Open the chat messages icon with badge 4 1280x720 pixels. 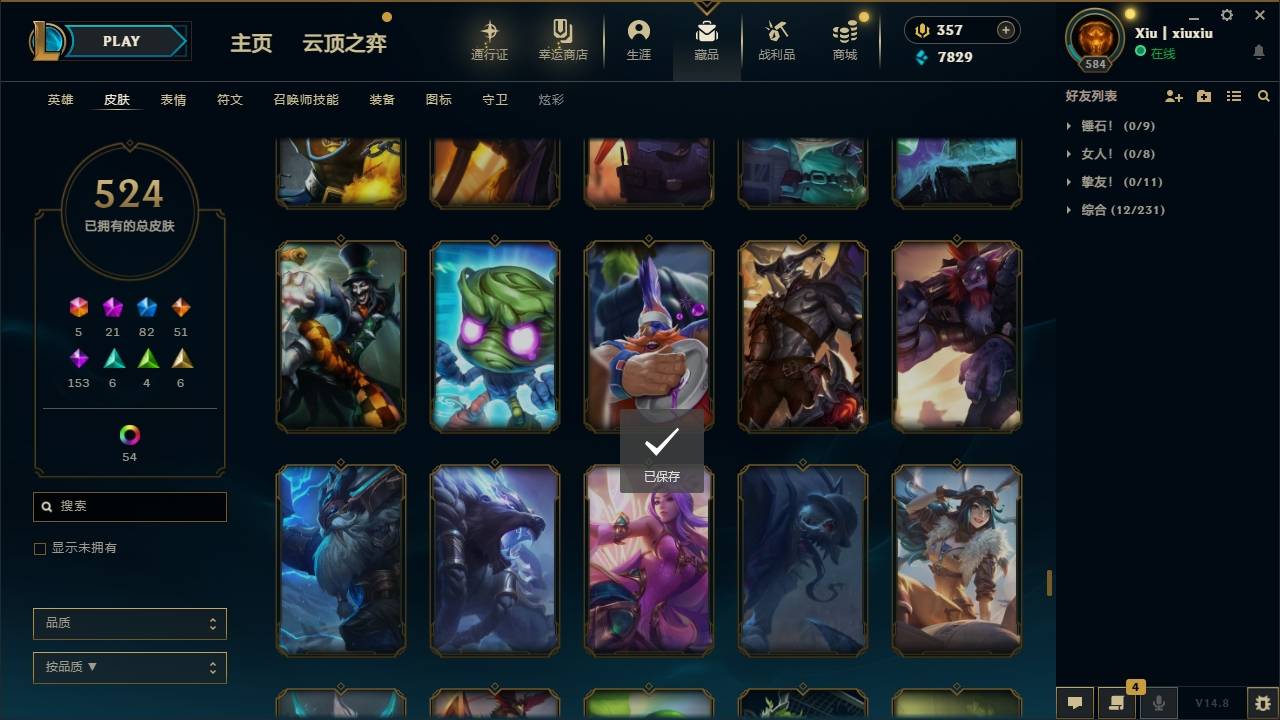(x=1117, y=703)
